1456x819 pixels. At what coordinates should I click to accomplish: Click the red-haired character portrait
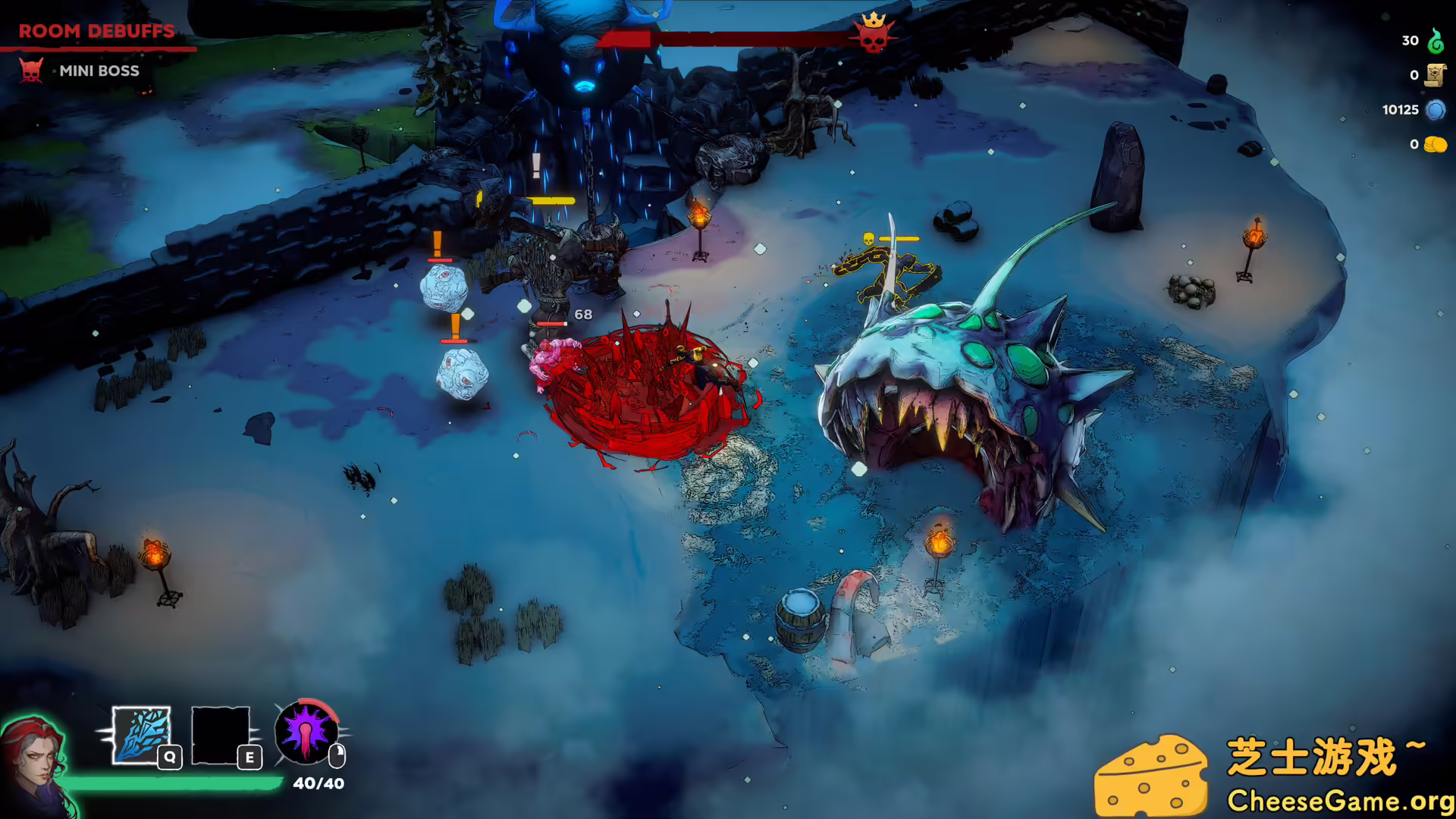[x=34, y=762]
